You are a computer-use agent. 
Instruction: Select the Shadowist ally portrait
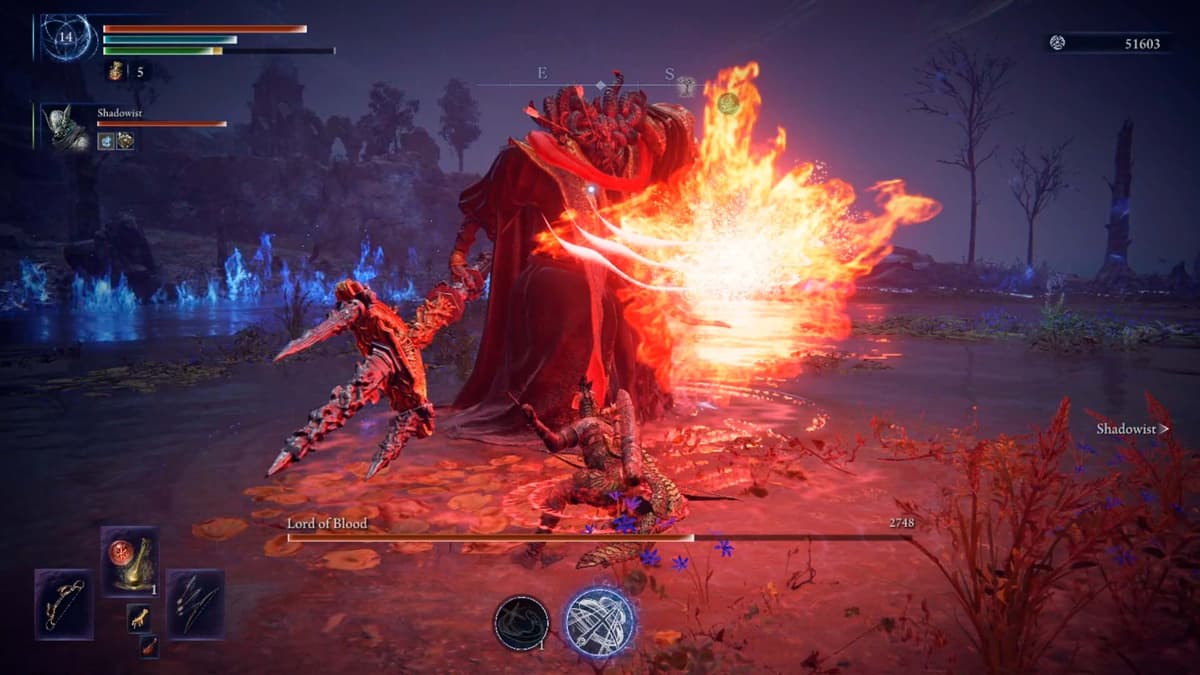coord(67,127)
